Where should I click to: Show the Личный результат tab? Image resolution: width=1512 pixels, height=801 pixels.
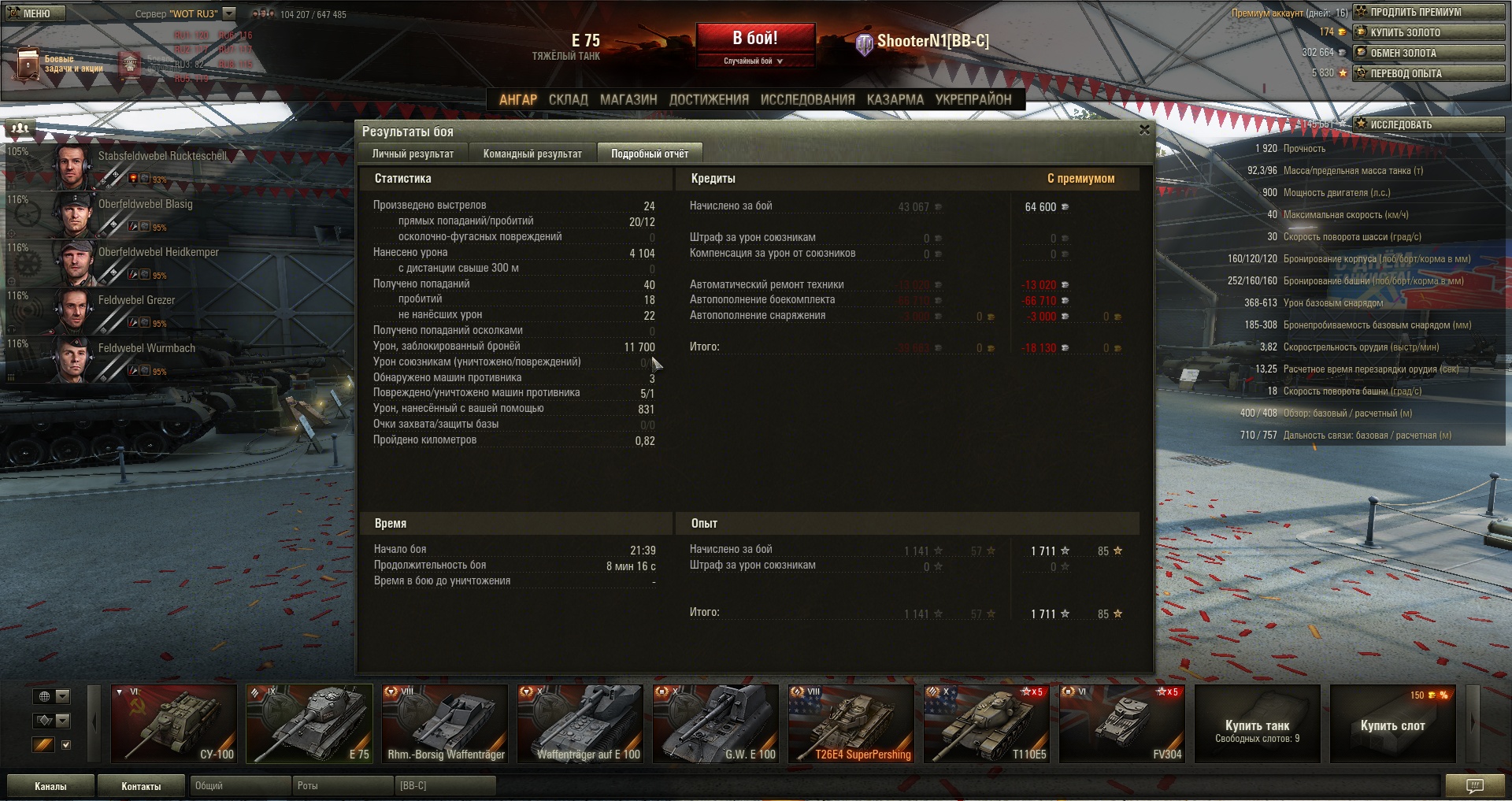(413, 154)
